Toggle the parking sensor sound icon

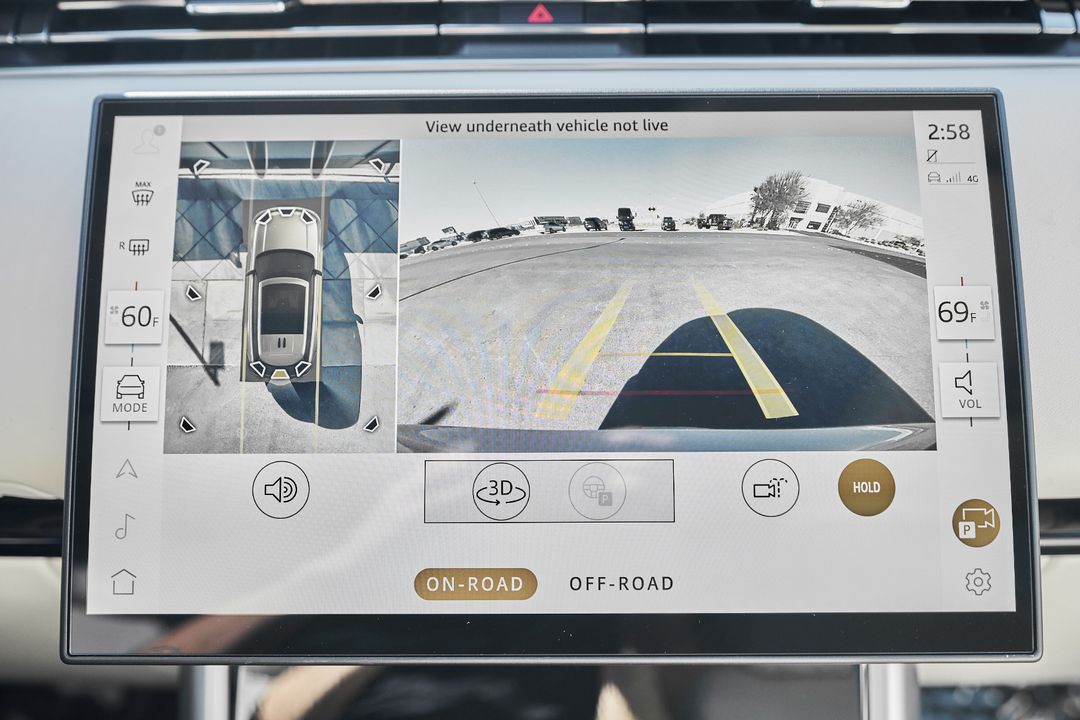coord(280,490)
